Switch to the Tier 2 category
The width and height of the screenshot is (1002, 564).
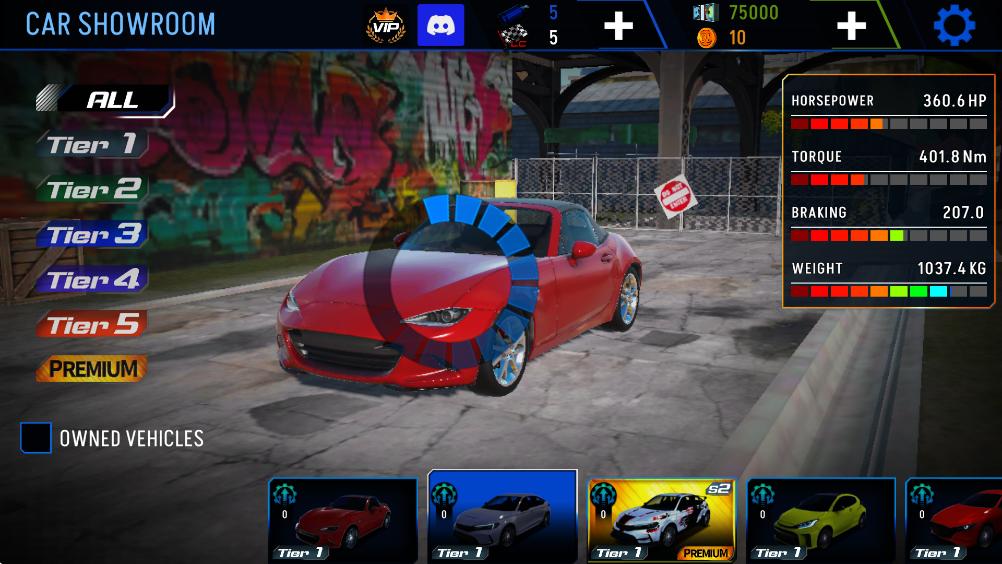pyautogui.click(x=93, y=189)
